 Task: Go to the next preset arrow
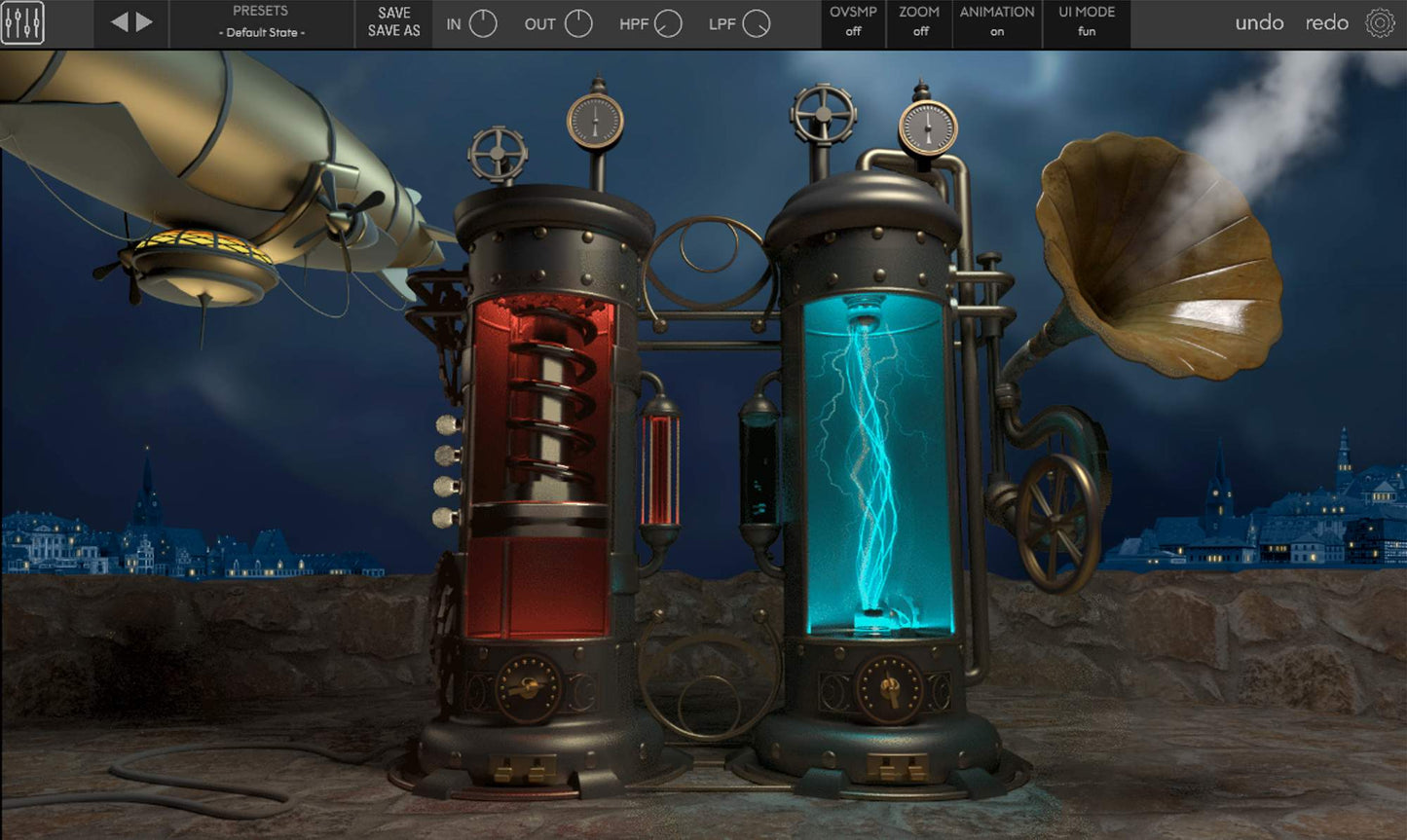(145, 22)
